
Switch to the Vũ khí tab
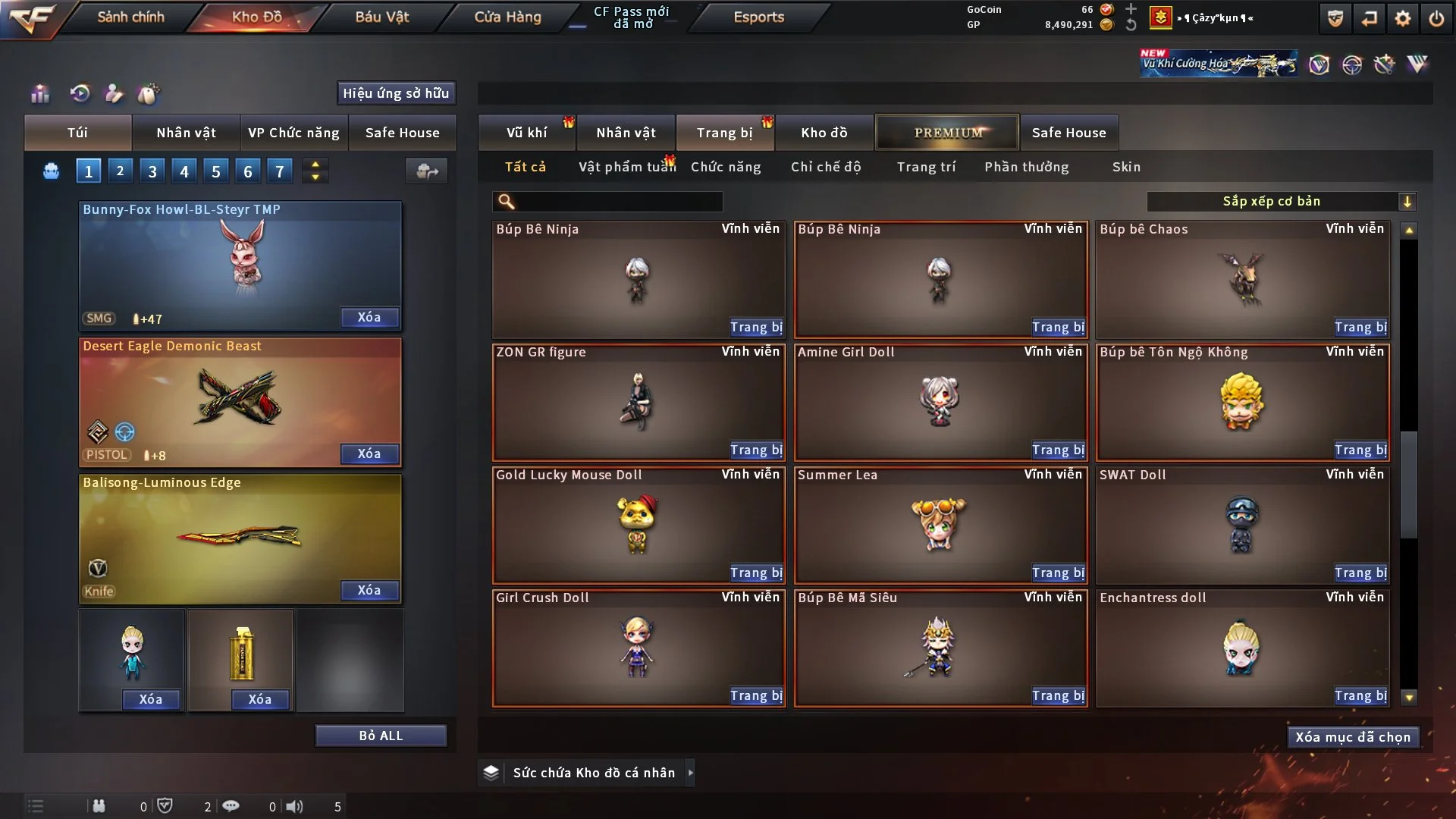click(x=526, y=133)
